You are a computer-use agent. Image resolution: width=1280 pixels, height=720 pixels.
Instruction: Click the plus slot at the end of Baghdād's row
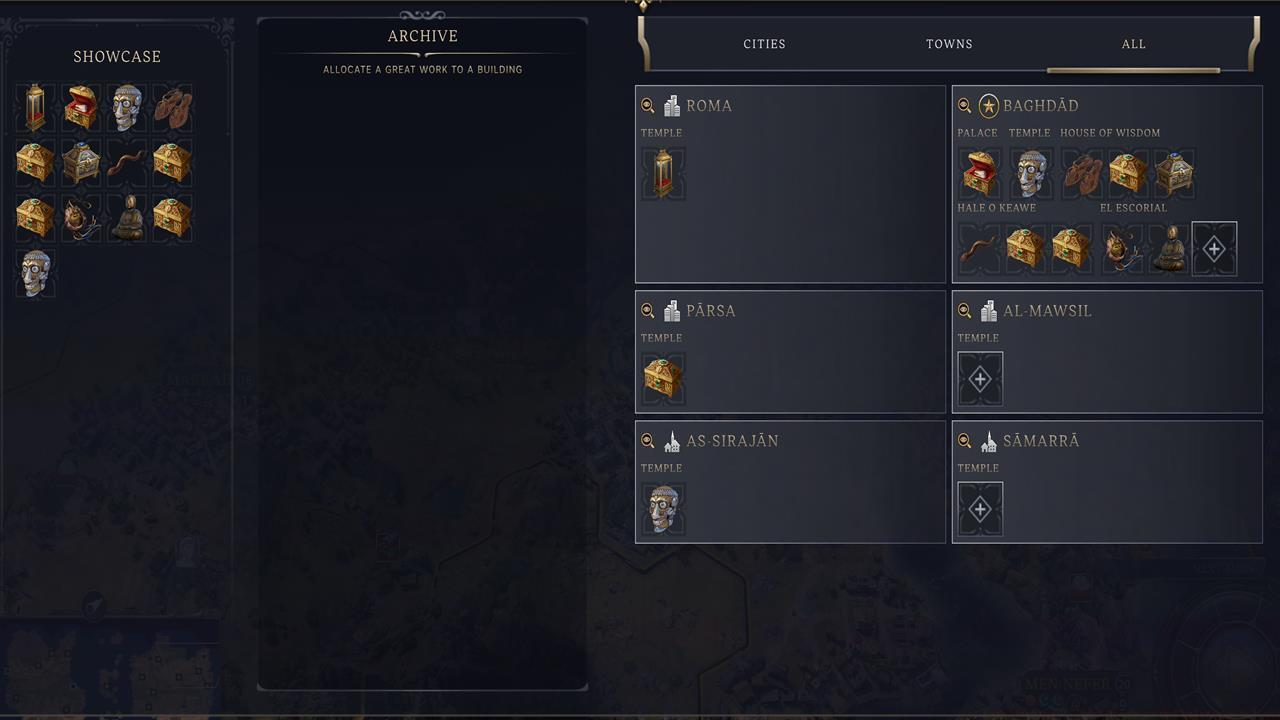[x=1214, y=247]
